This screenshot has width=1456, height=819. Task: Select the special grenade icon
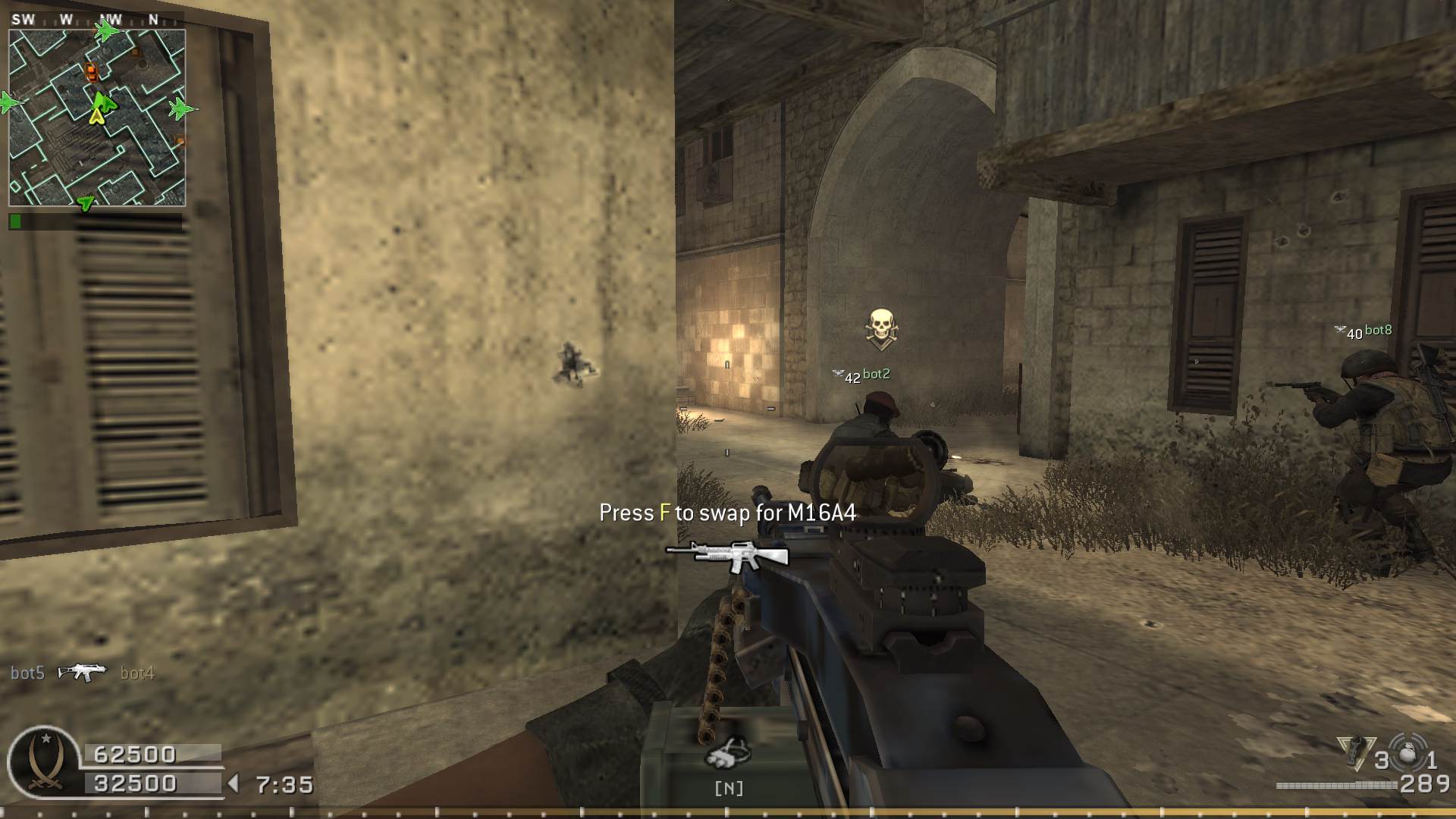coord(1354,751)
